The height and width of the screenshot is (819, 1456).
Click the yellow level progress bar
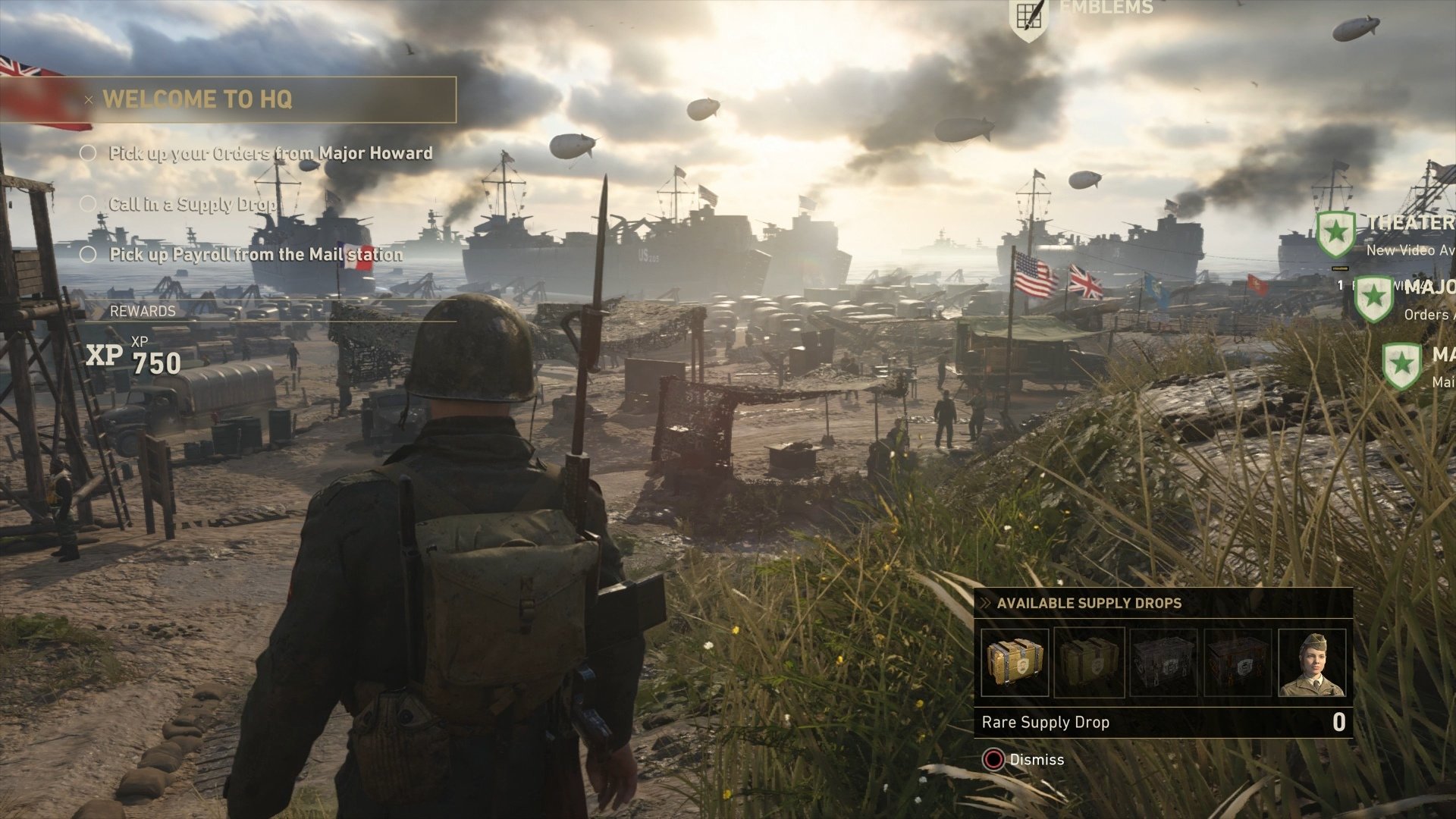click(x=1339, y=267)
